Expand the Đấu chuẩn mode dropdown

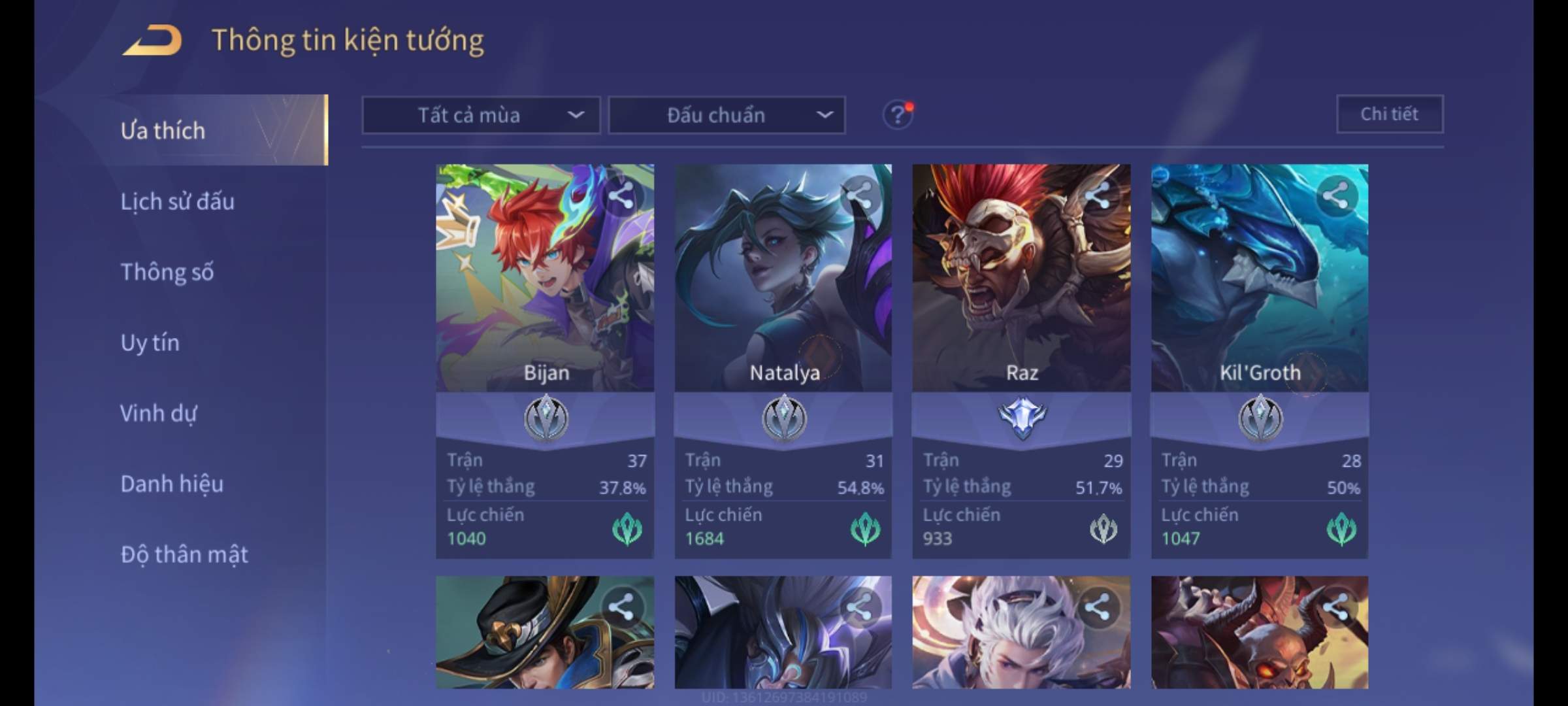click(727, 116)
